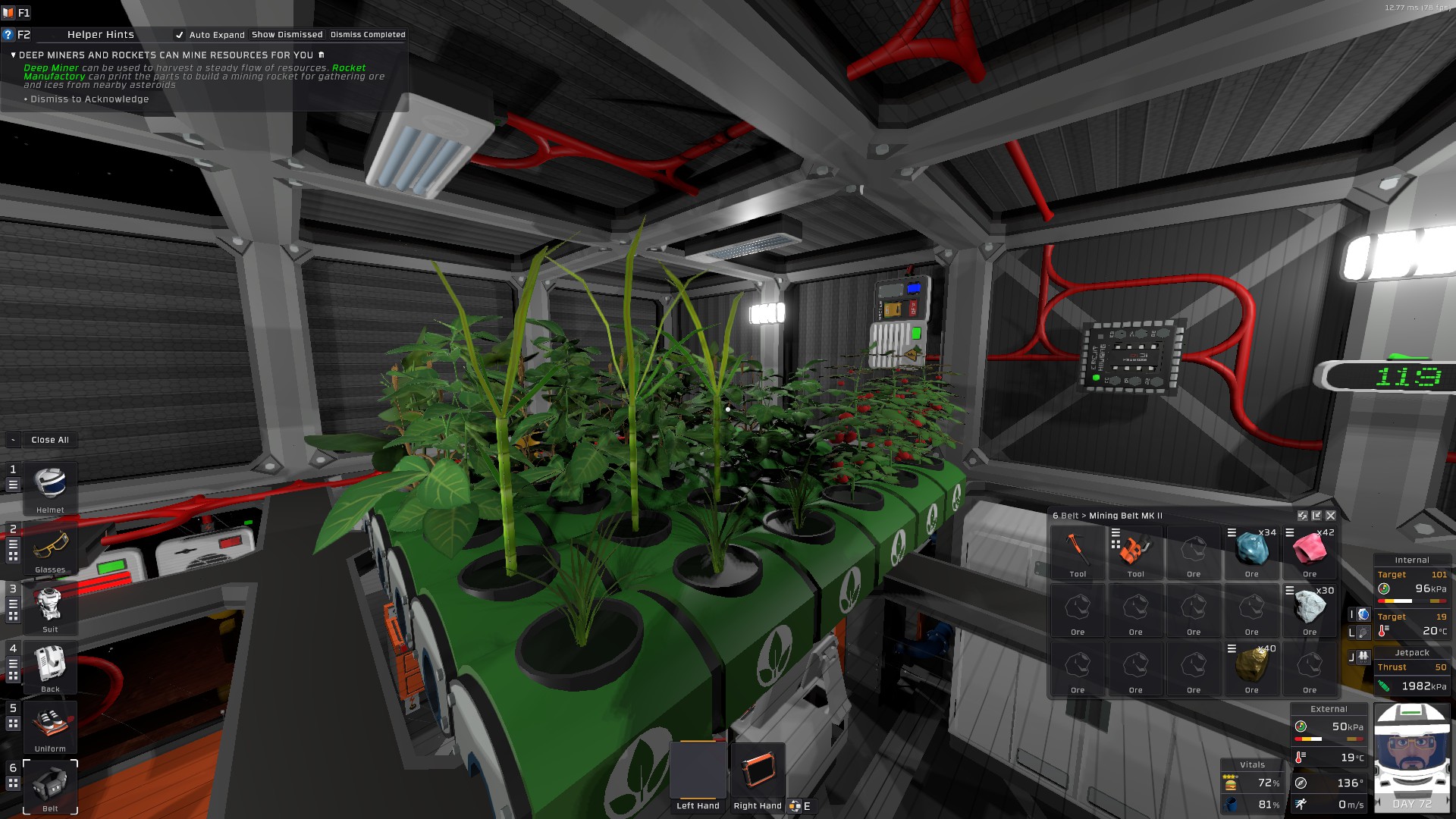Select the Helmet slot in the inventory bar
This screenshot has width=1456, height=819.
[x=49, y=482]
